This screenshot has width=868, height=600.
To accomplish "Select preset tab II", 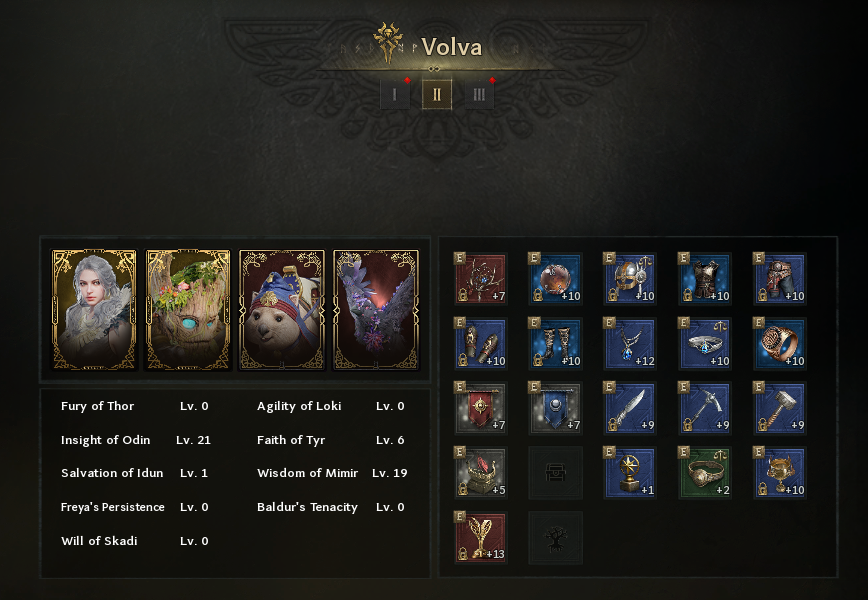I will pyautogui.click(x=437, y=95).
